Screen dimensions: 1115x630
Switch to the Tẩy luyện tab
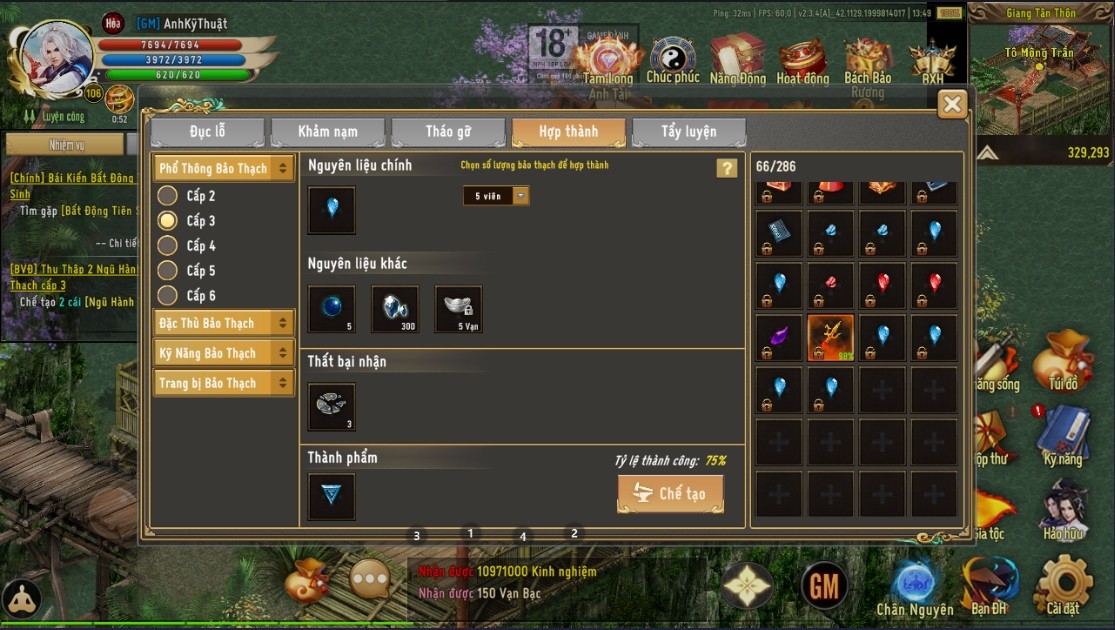[688, 132]
